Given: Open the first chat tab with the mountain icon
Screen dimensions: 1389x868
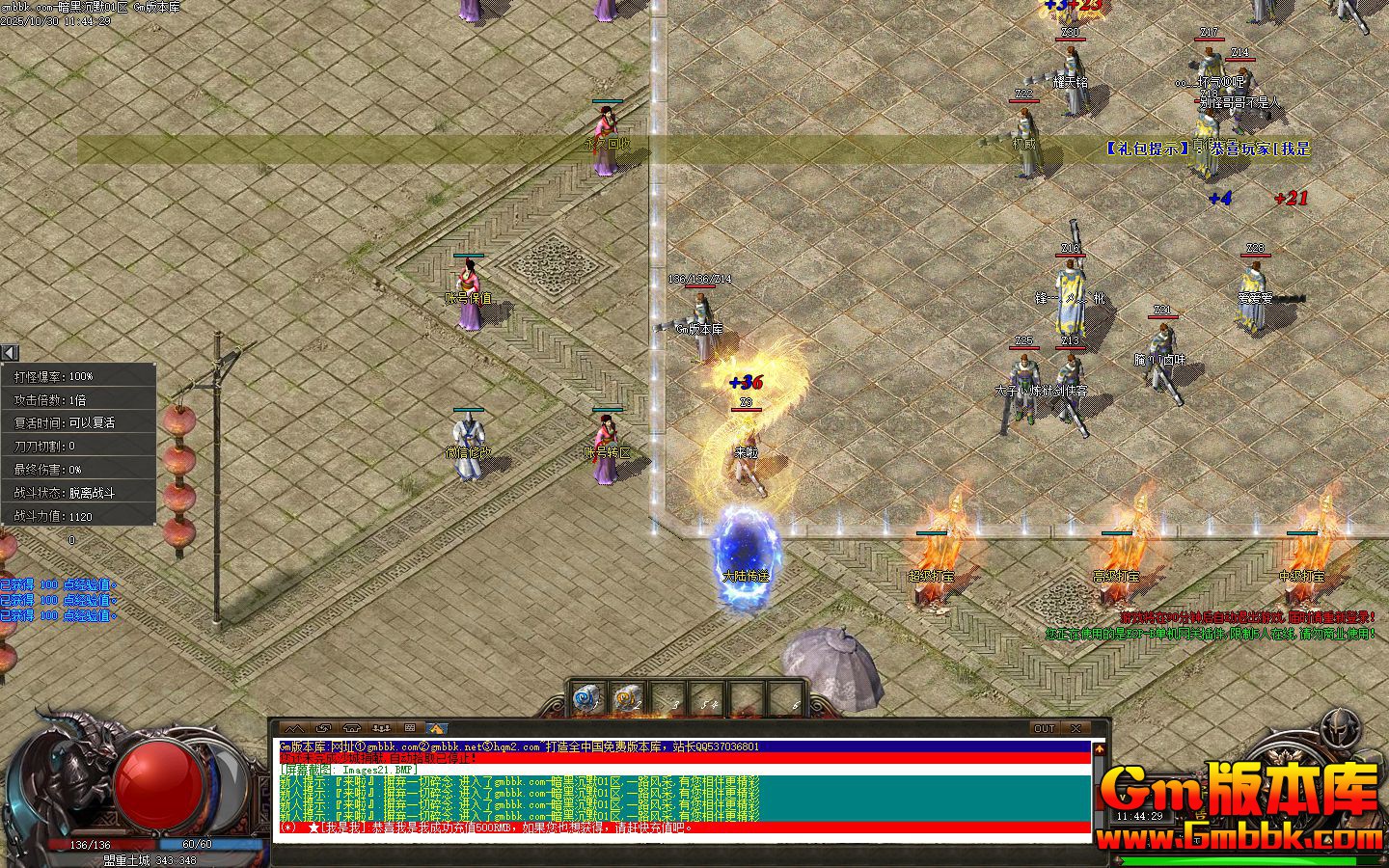Looking at the screenshot, I should click(x=295, y=728).
